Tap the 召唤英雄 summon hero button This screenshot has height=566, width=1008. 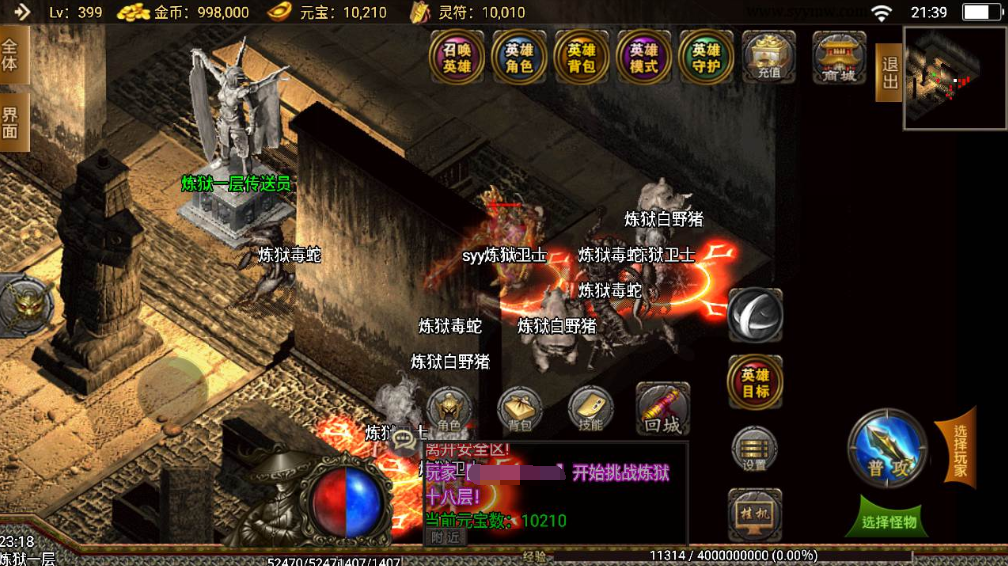(x=457, y=57)
